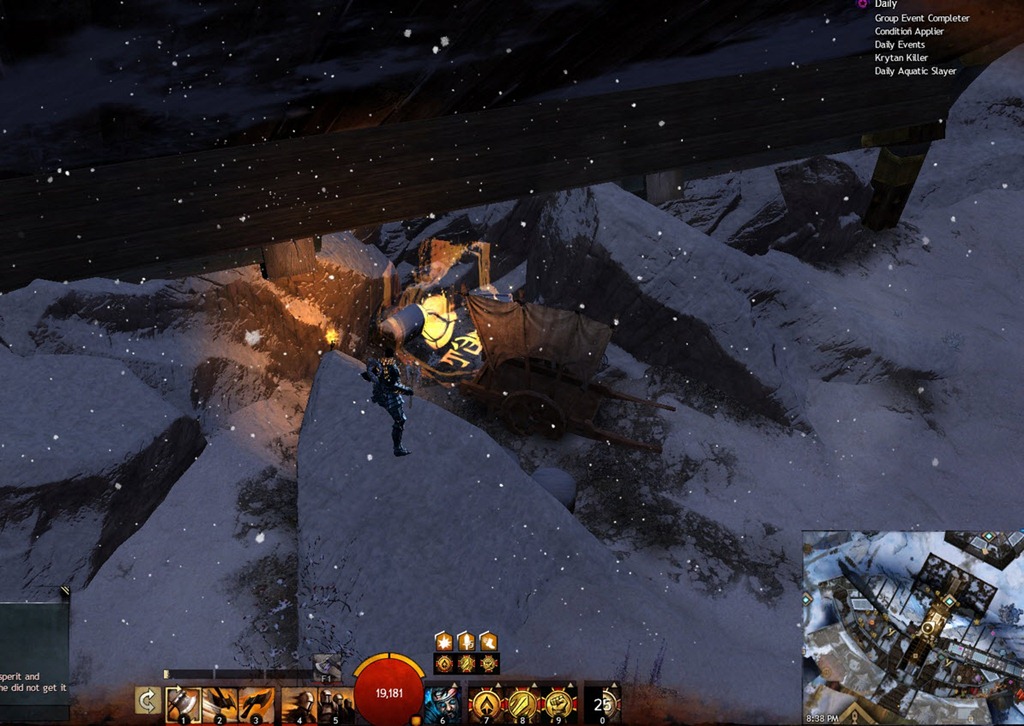
Task: Use the blue-faced healing skill in slot 6
Action: pos(442,703)
